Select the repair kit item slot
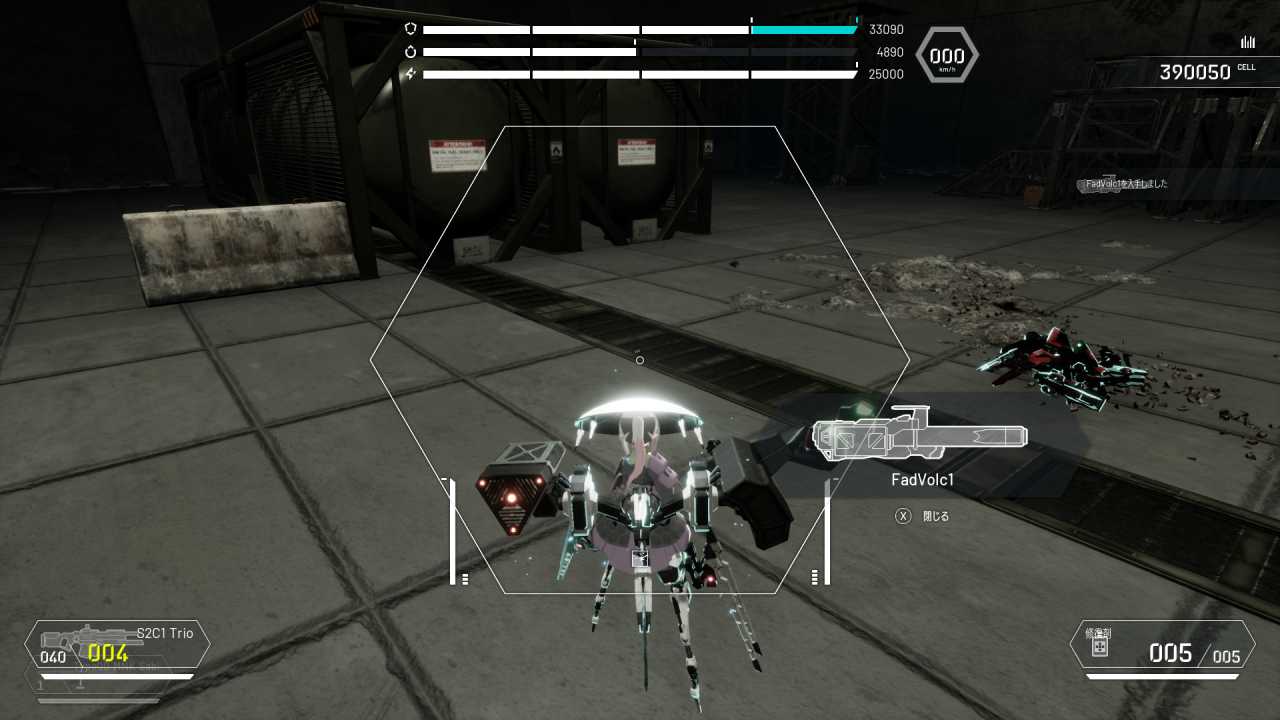Viewport: 1280px width, 720px height. (1162, 645)
